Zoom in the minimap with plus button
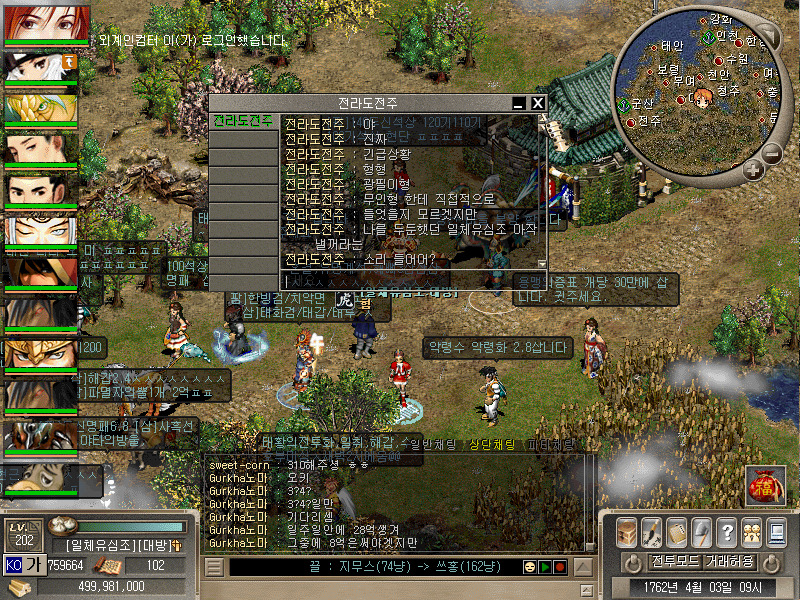 [752, 170]
